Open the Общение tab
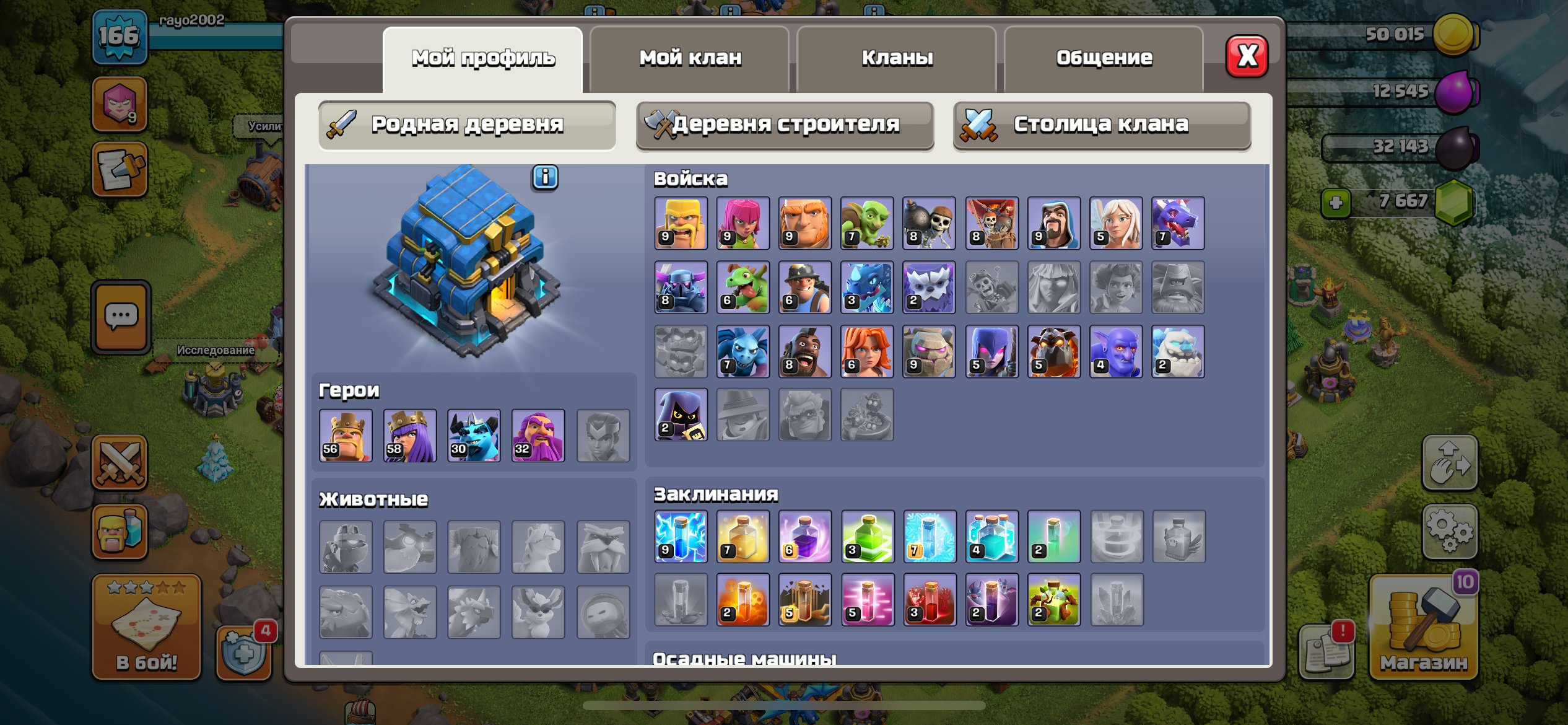Viewport: 1568px width, 725px height. pos(1105,57)
